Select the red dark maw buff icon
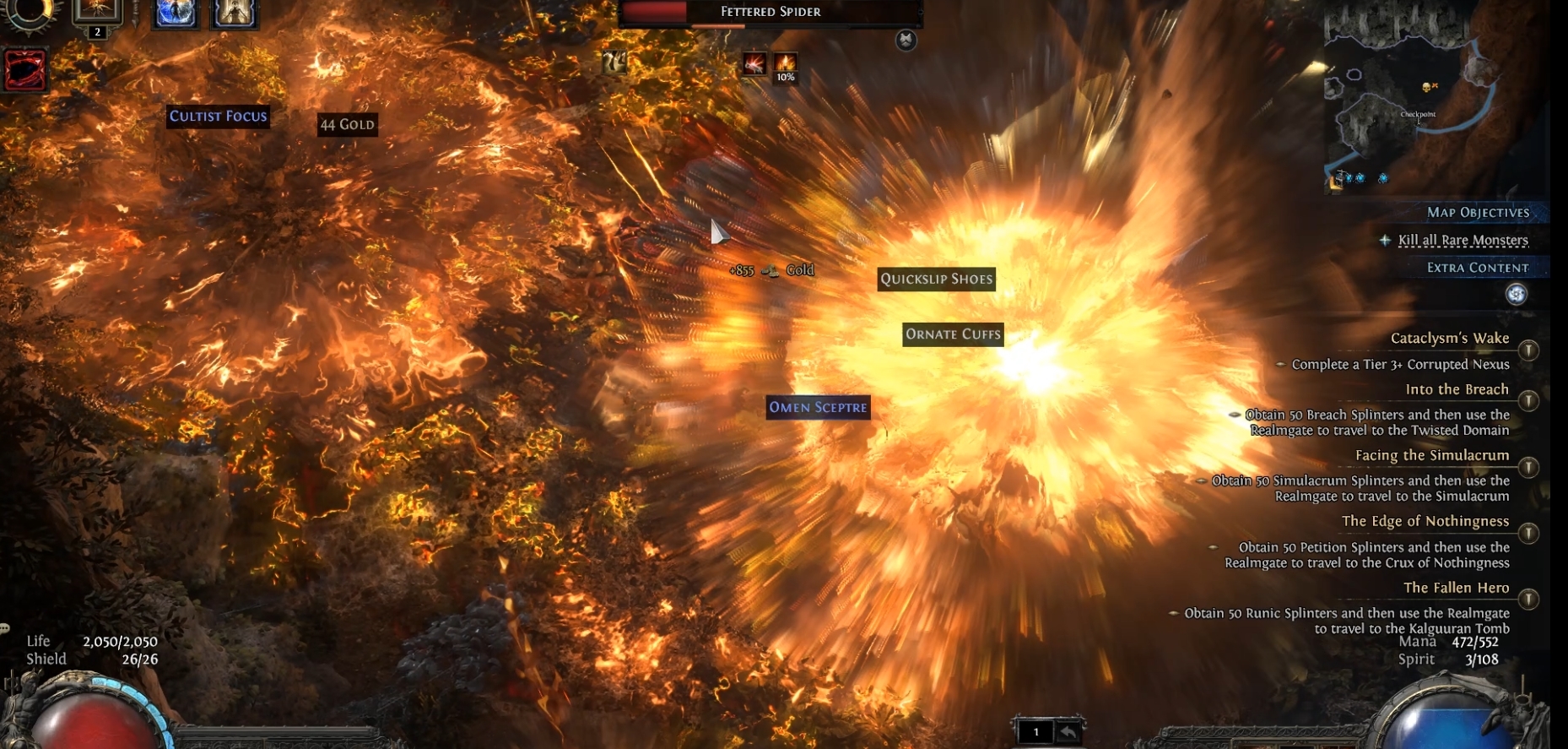The image size is (1568, 749). (25, 69)
